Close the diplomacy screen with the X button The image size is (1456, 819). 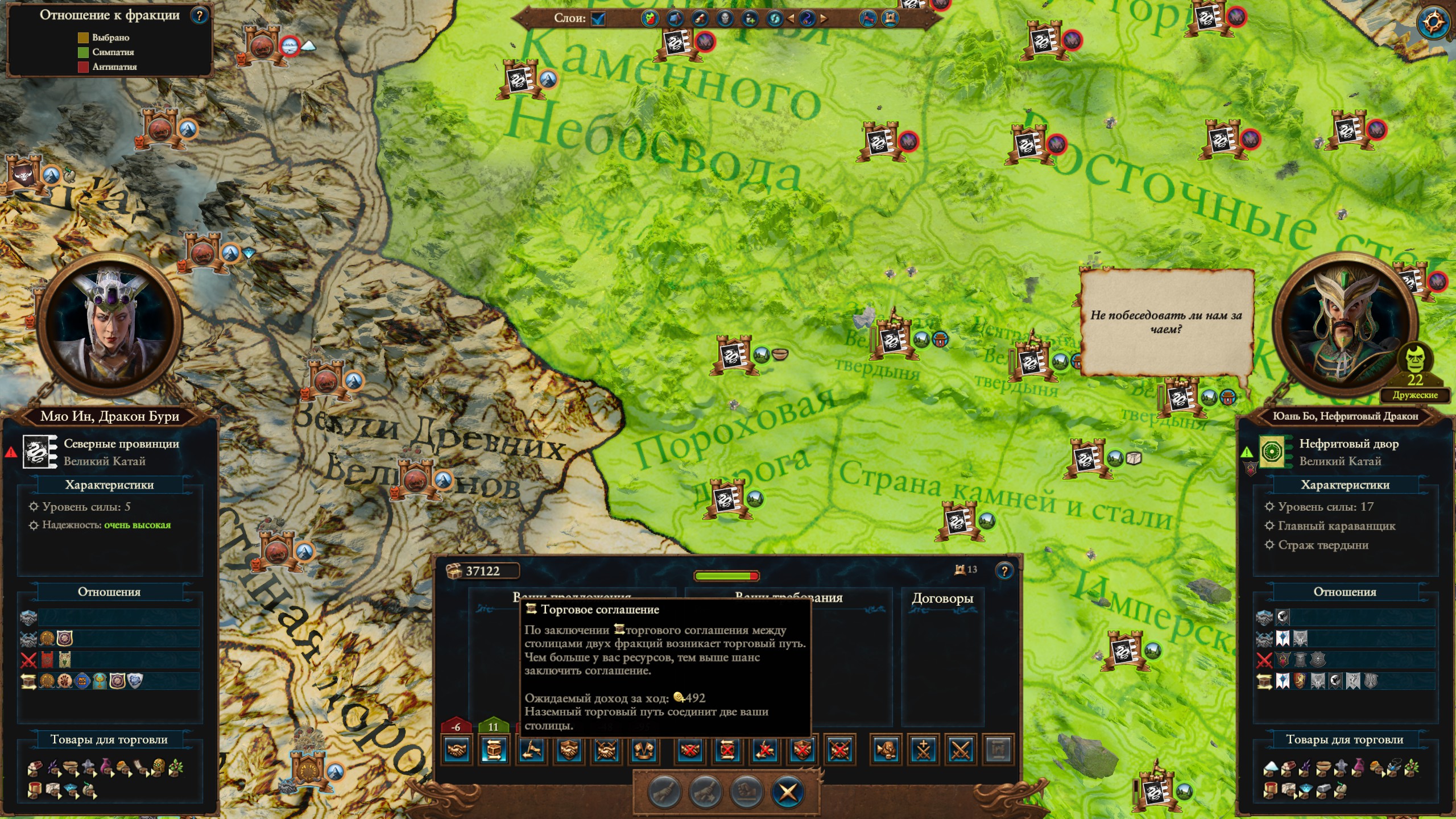(788, 792)
